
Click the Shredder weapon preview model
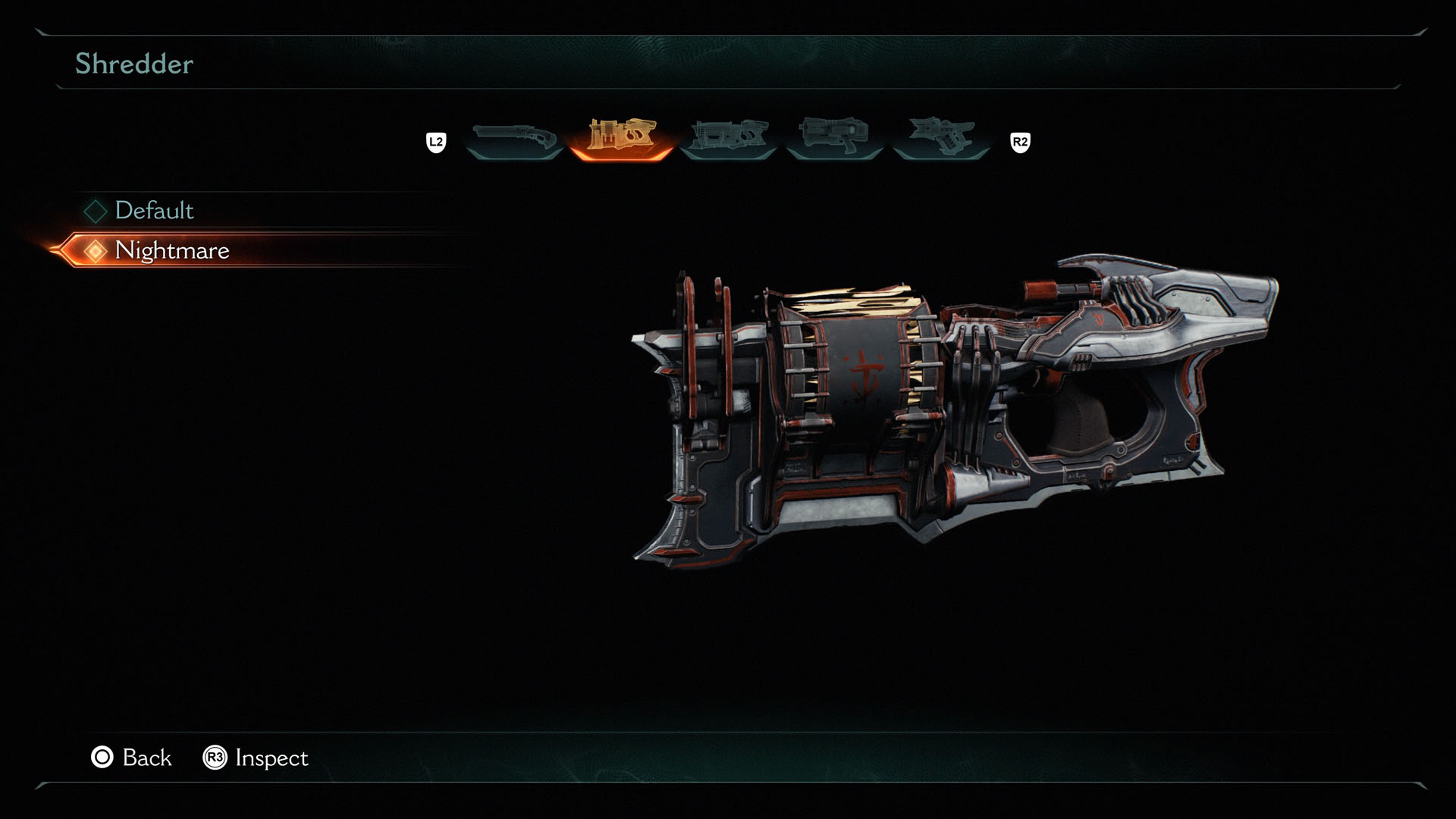tap(948, 402)
